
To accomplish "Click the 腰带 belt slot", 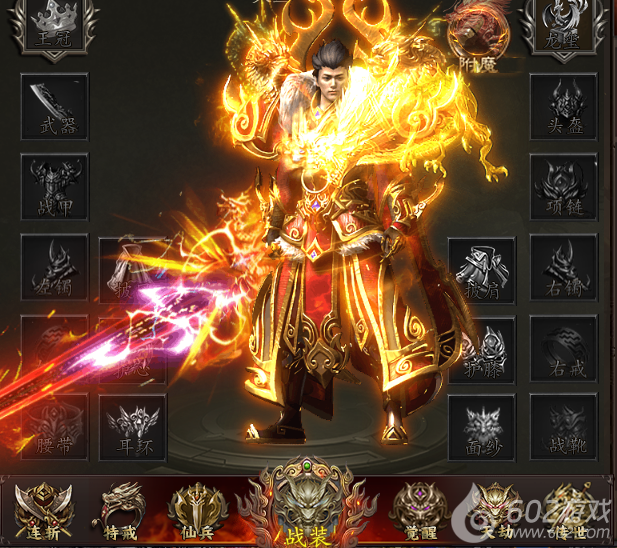I will [x=55, y=427].
